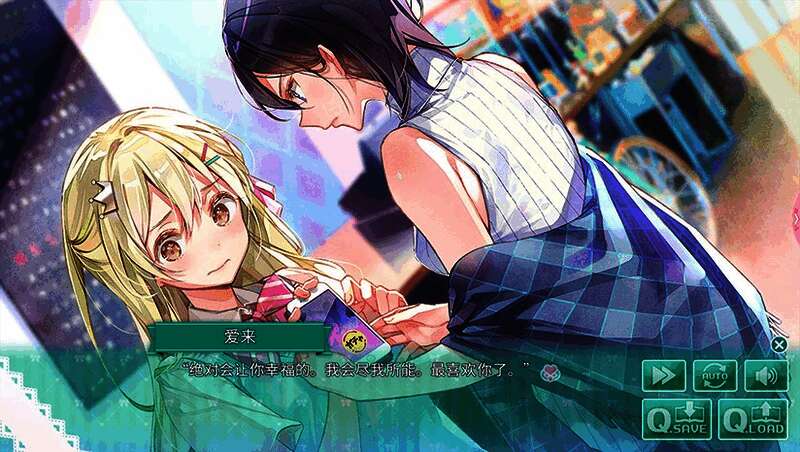Toggle AUTO play mode
The image size is (800, 452).
pos(715,376)
